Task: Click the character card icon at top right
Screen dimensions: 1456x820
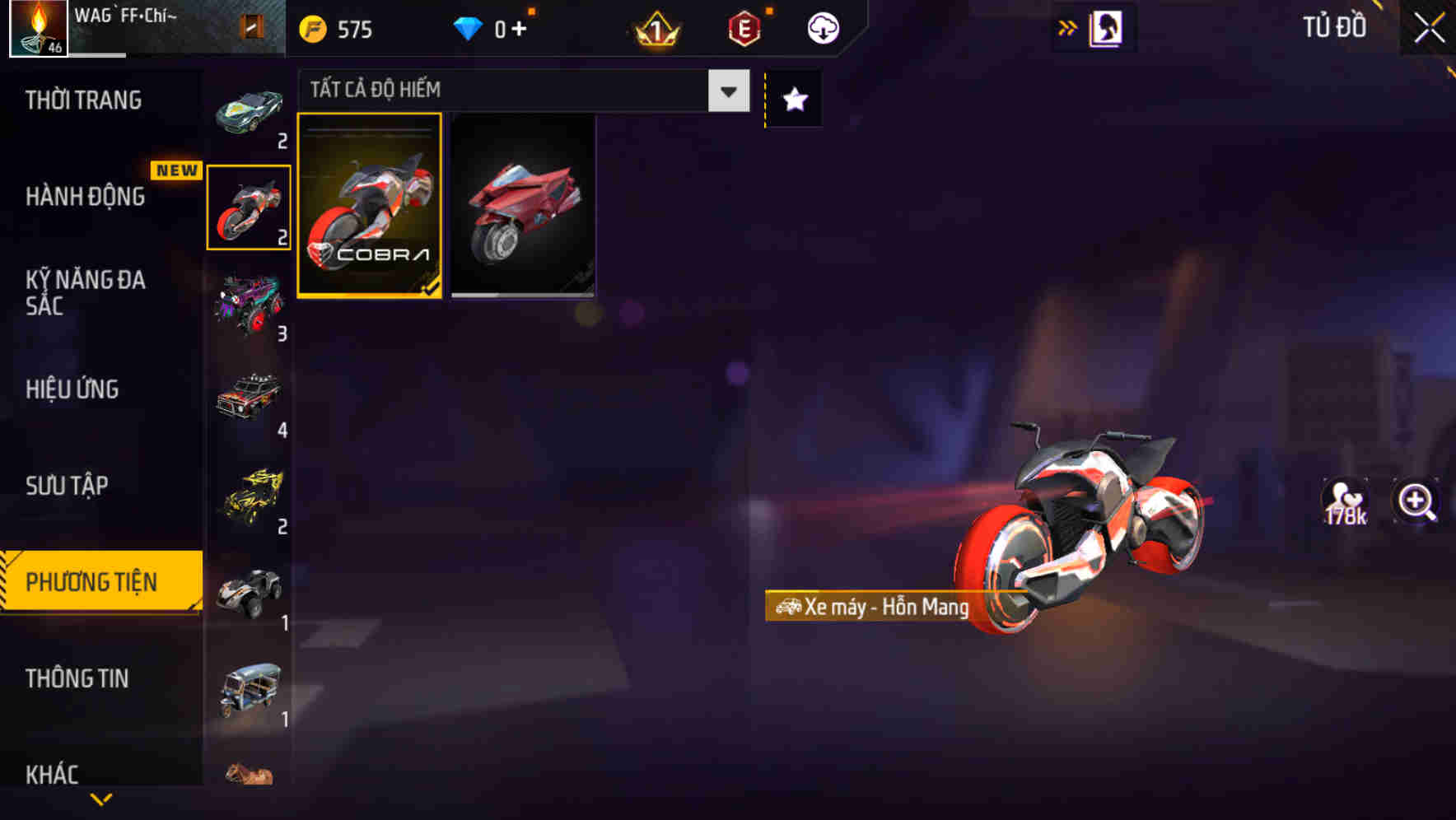Action: click(x=1106, y=26)
